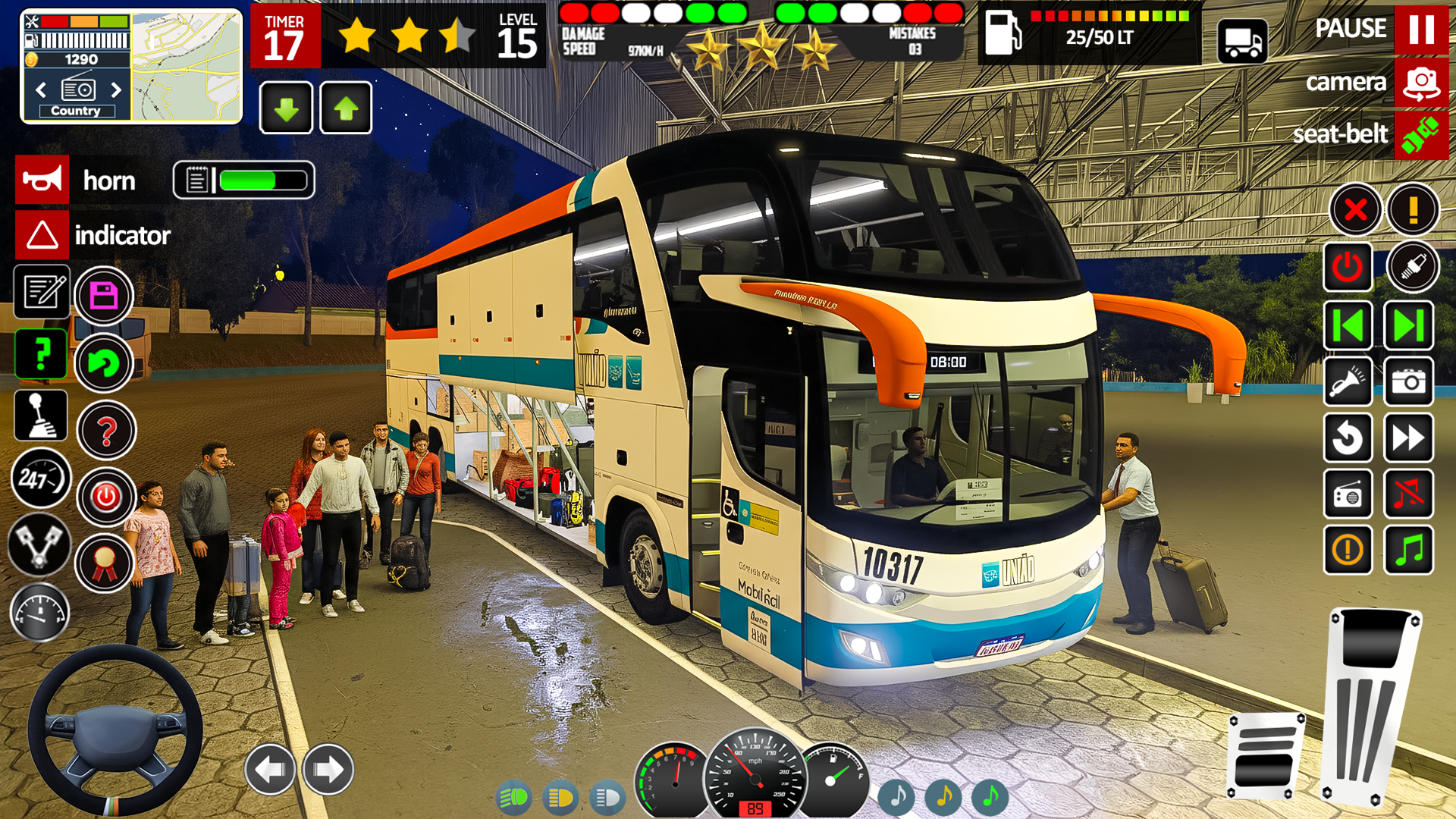Click the green down arrow button
Screen dimensions: 1456x819
(x=286, y=108)
